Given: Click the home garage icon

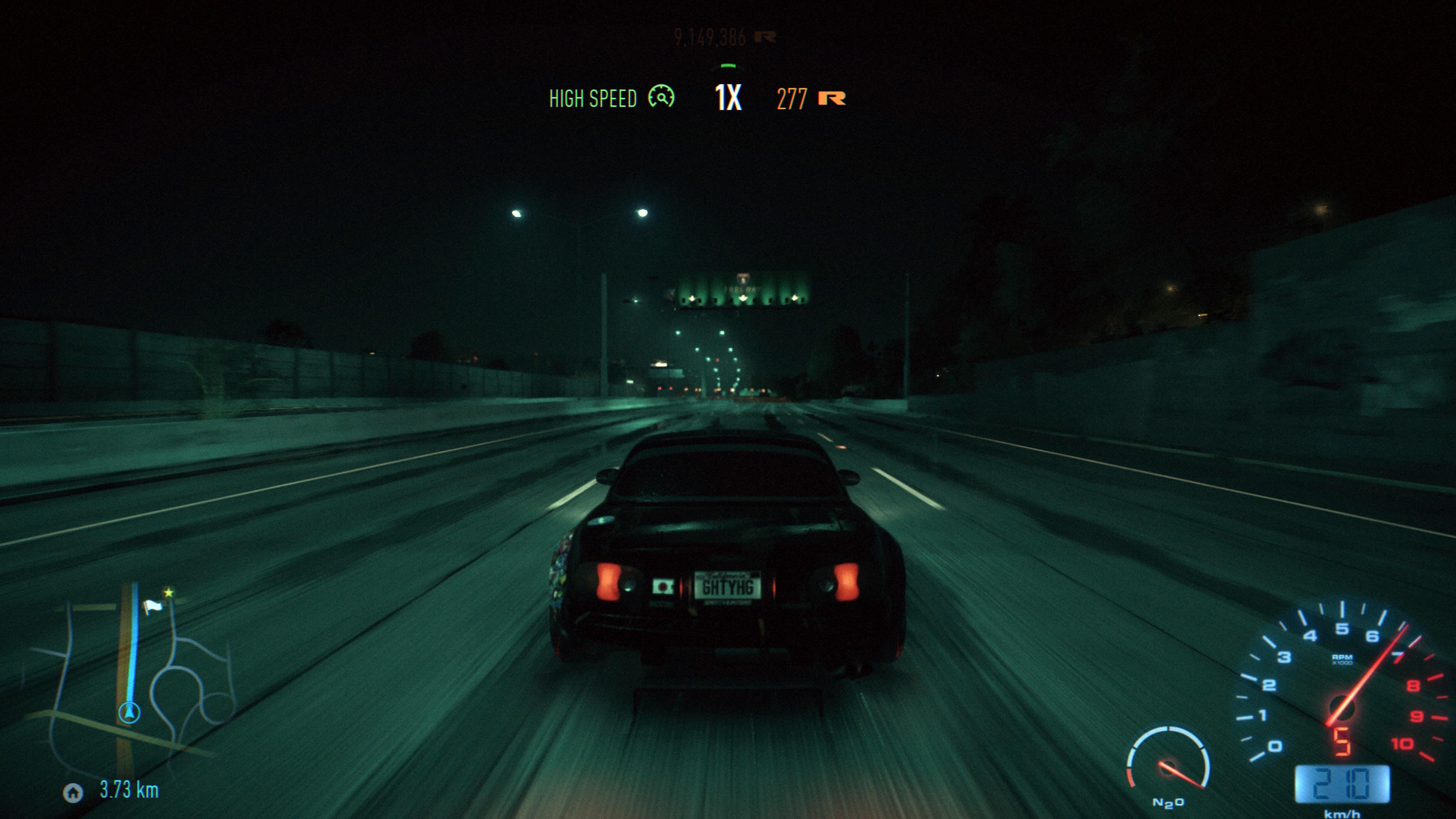Looking at the screenshot, I should 73,793.
